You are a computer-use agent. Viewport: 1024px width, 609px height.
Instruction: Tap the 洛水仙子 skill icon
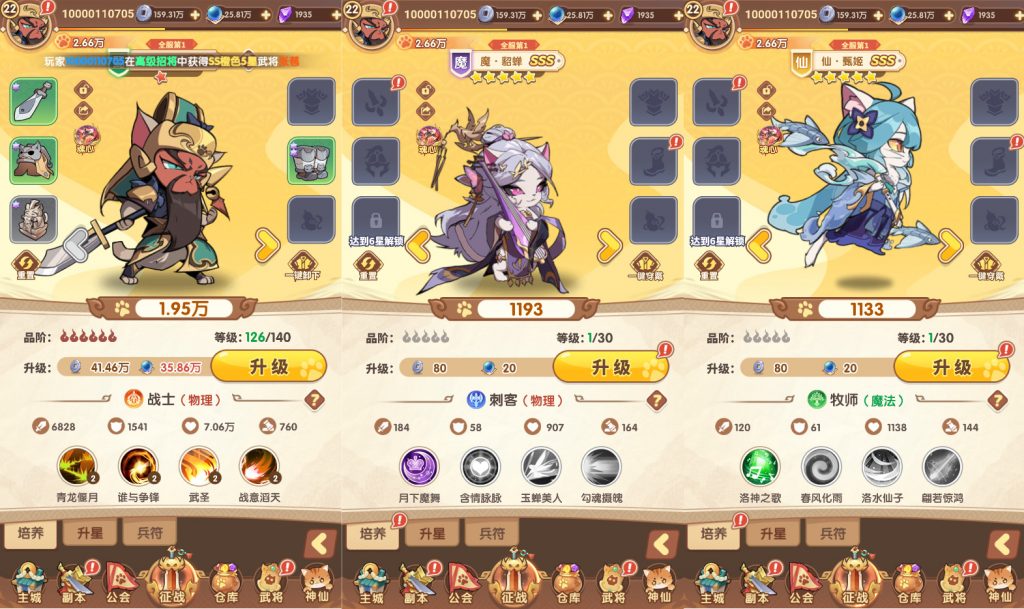tap(881, 466)
